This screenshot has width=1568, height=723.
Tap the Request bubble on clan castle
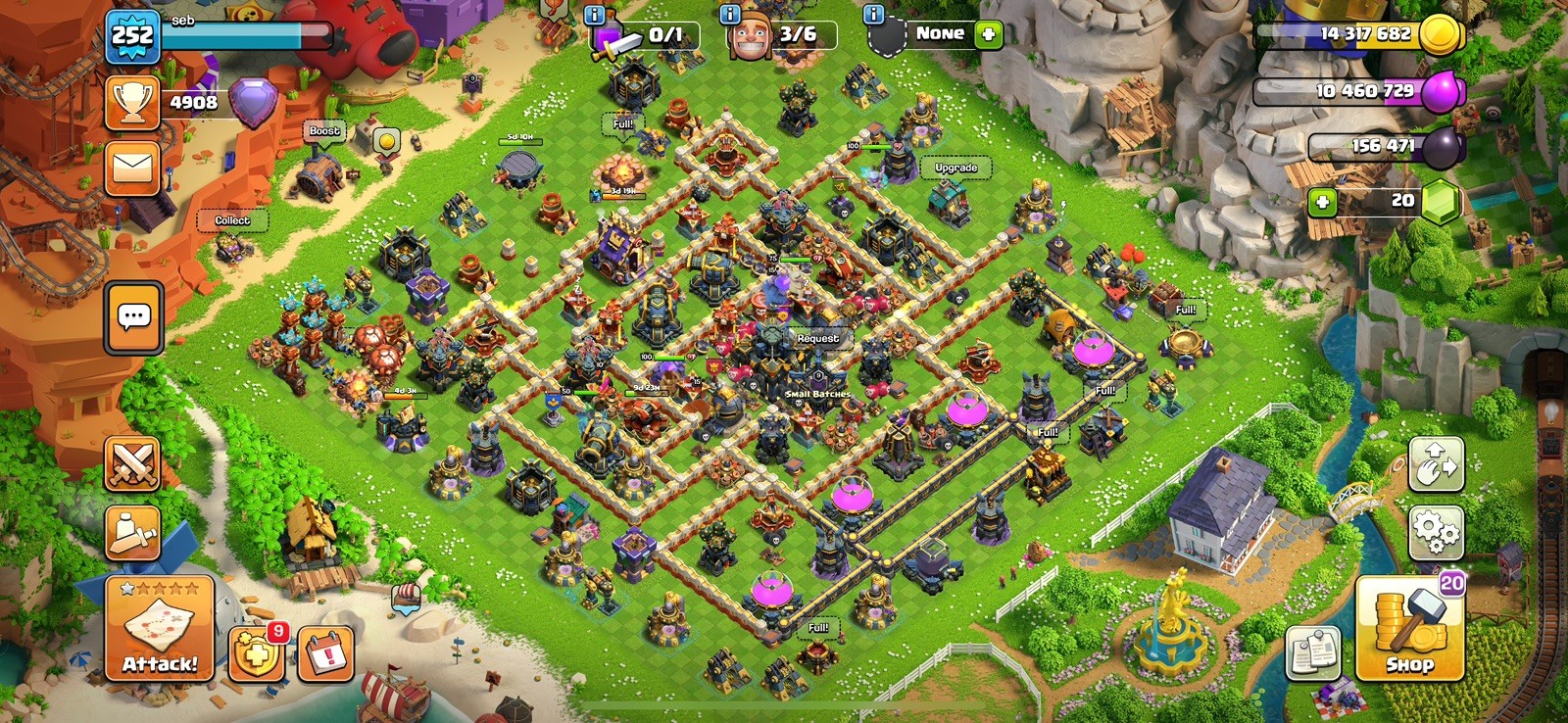click(x=817, y=338)
